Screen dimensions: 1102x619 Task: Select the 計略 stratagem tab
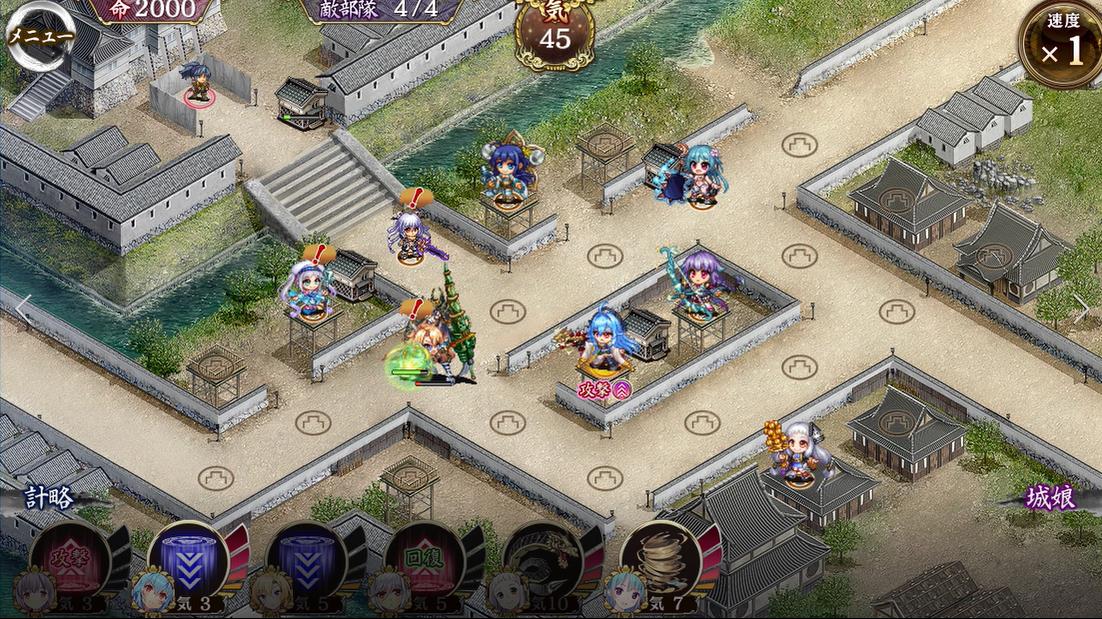pos(50,498)
